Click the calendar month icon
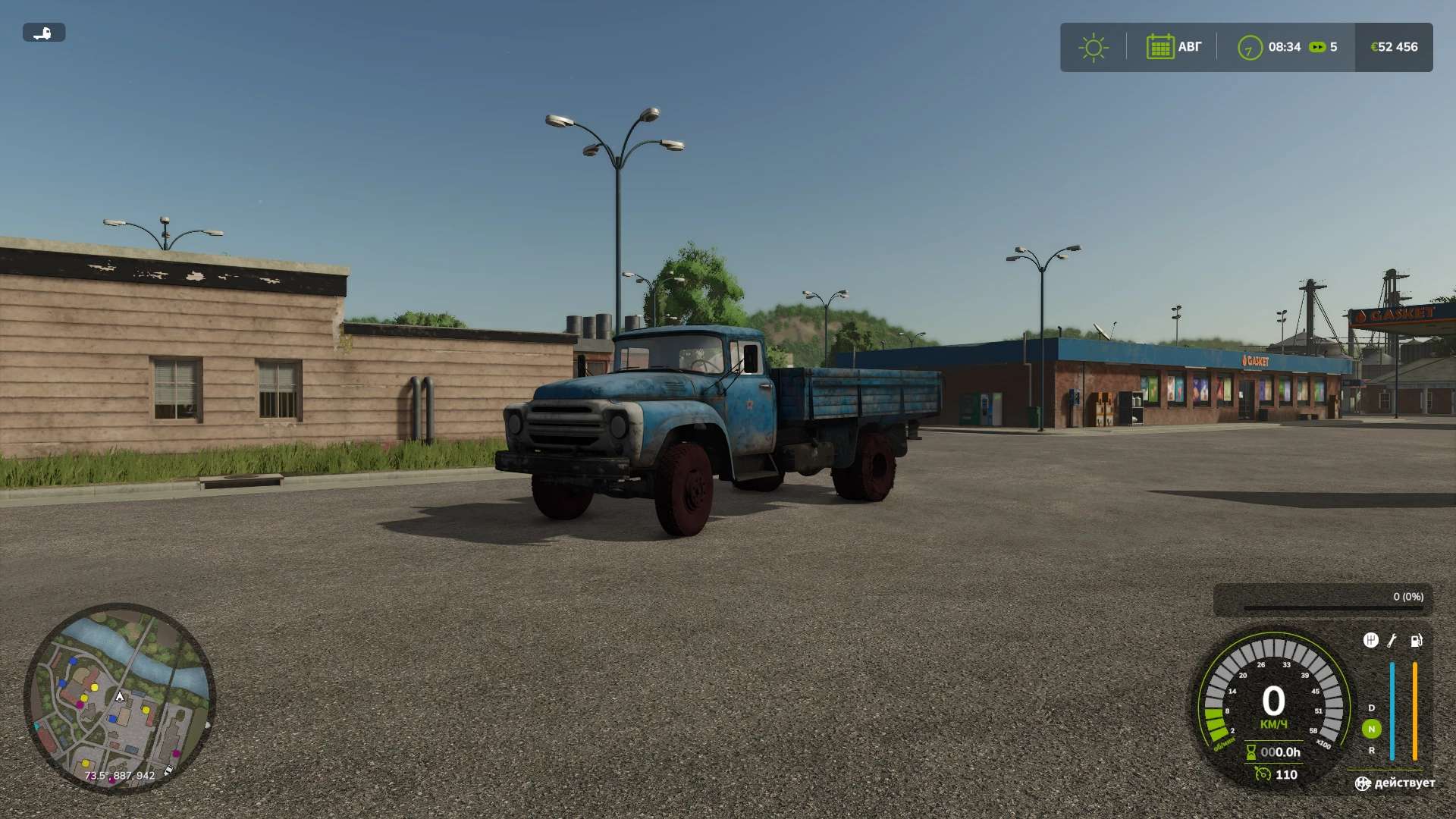This screenshot has height=819, width=1456. pyautogui.click(x=1159, y=47)
